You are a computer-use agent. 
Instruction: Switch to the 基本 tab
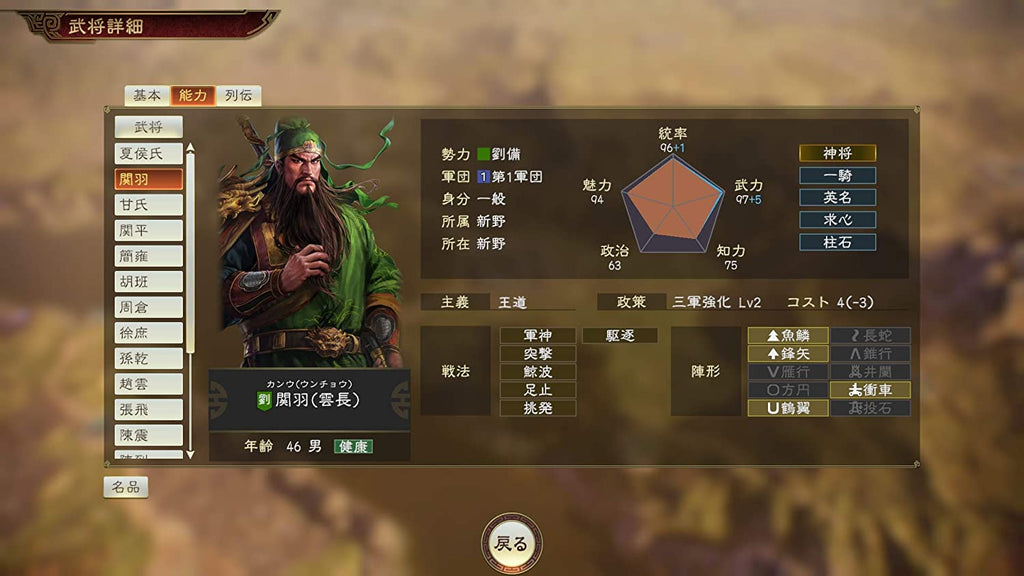tap(147, 95)
